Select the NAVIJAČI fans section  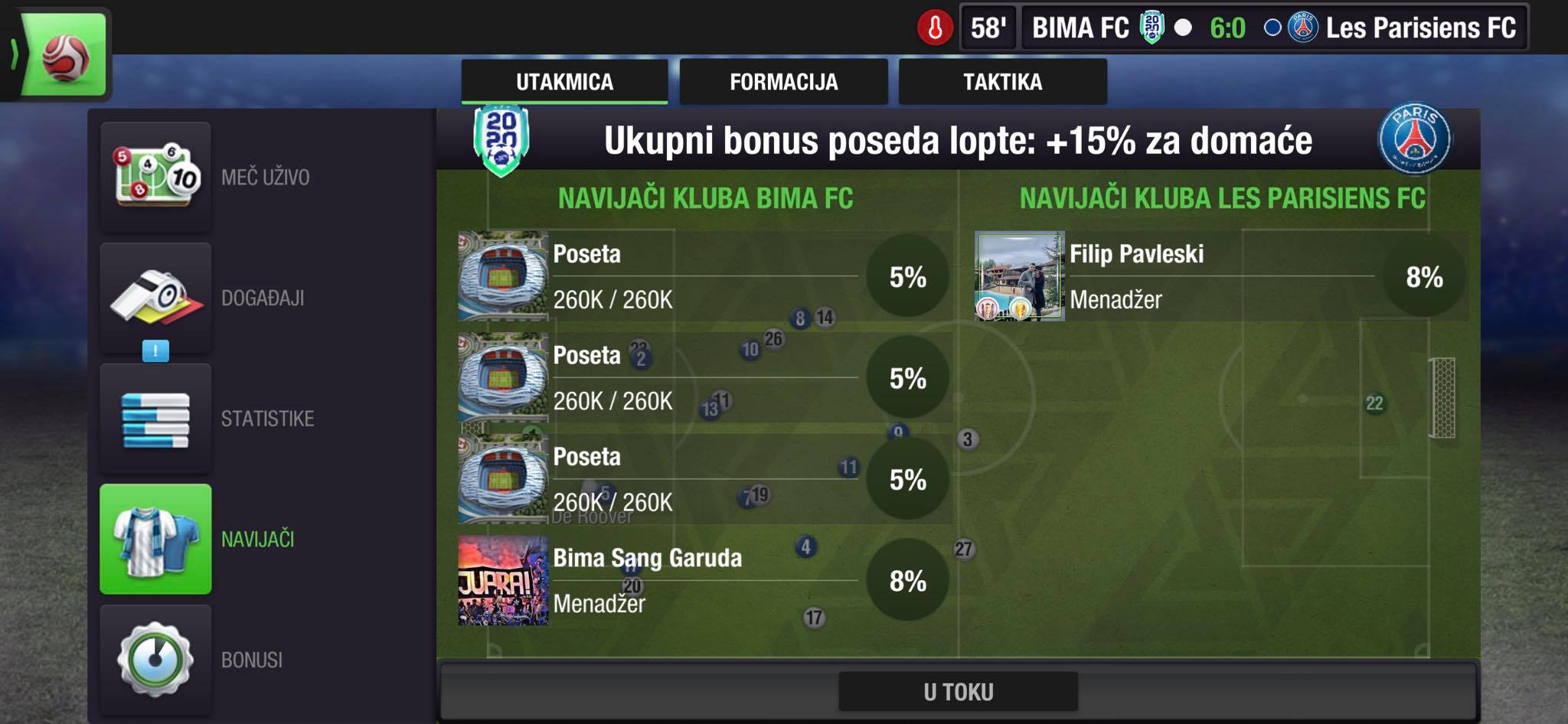point(156,539)
